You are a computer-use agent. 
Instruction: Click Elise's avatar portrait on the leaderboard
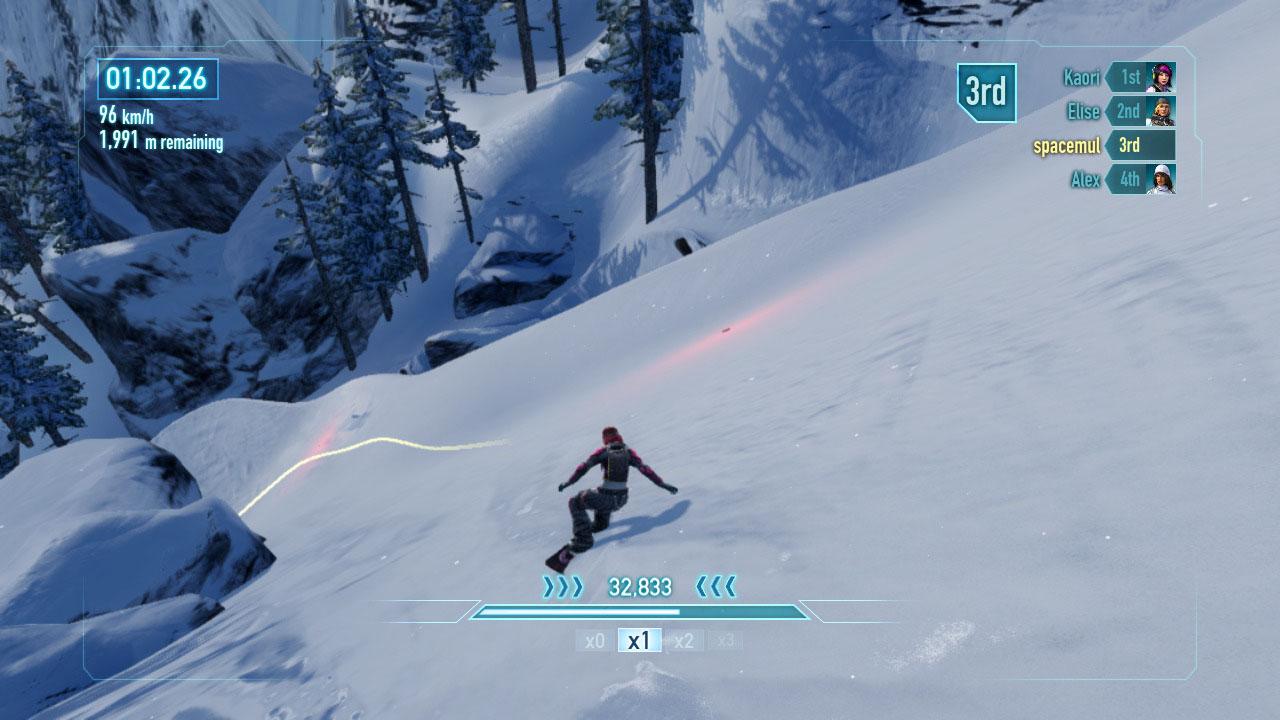pos(1160,110)
